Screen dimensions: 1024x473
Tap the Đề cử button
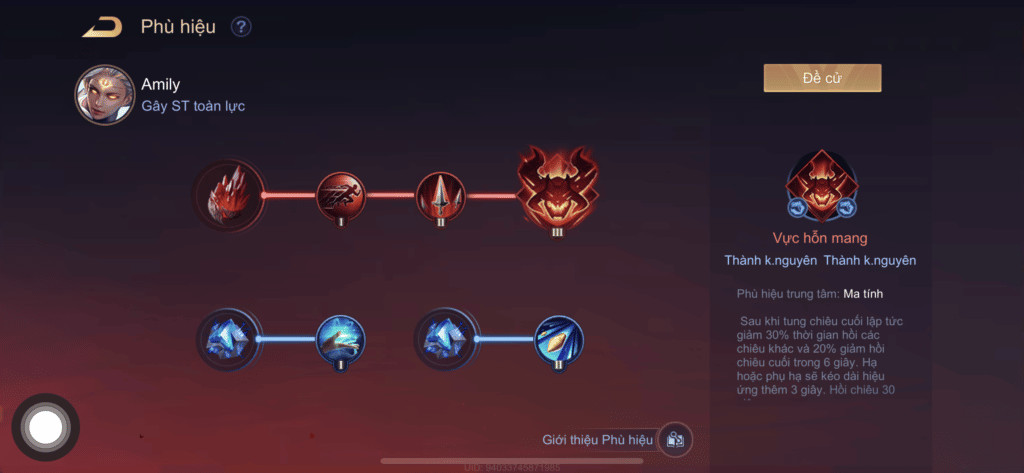[822, 78]
